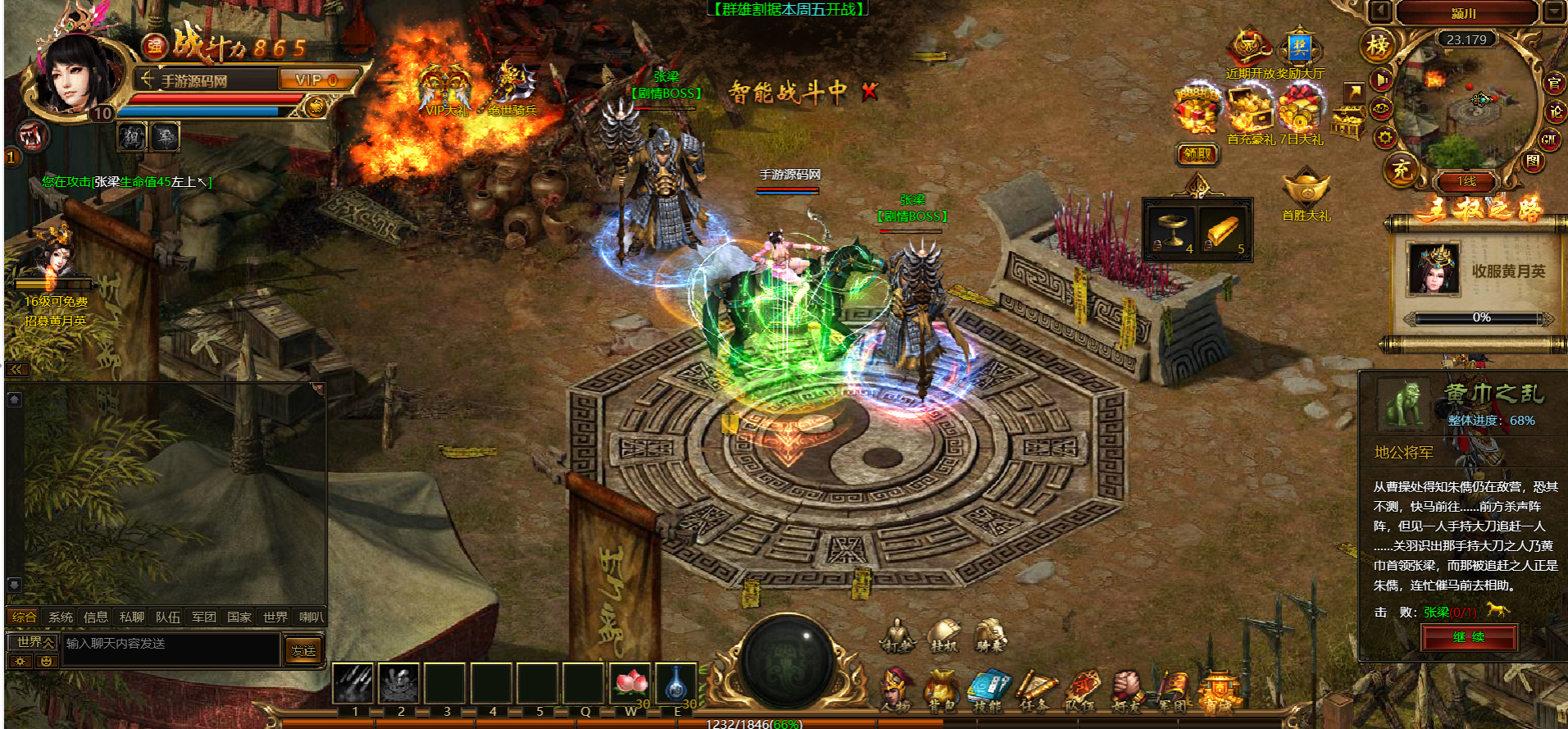
Task: Open the 榜 ranking button by minimap
Action: pos(1377,46)
